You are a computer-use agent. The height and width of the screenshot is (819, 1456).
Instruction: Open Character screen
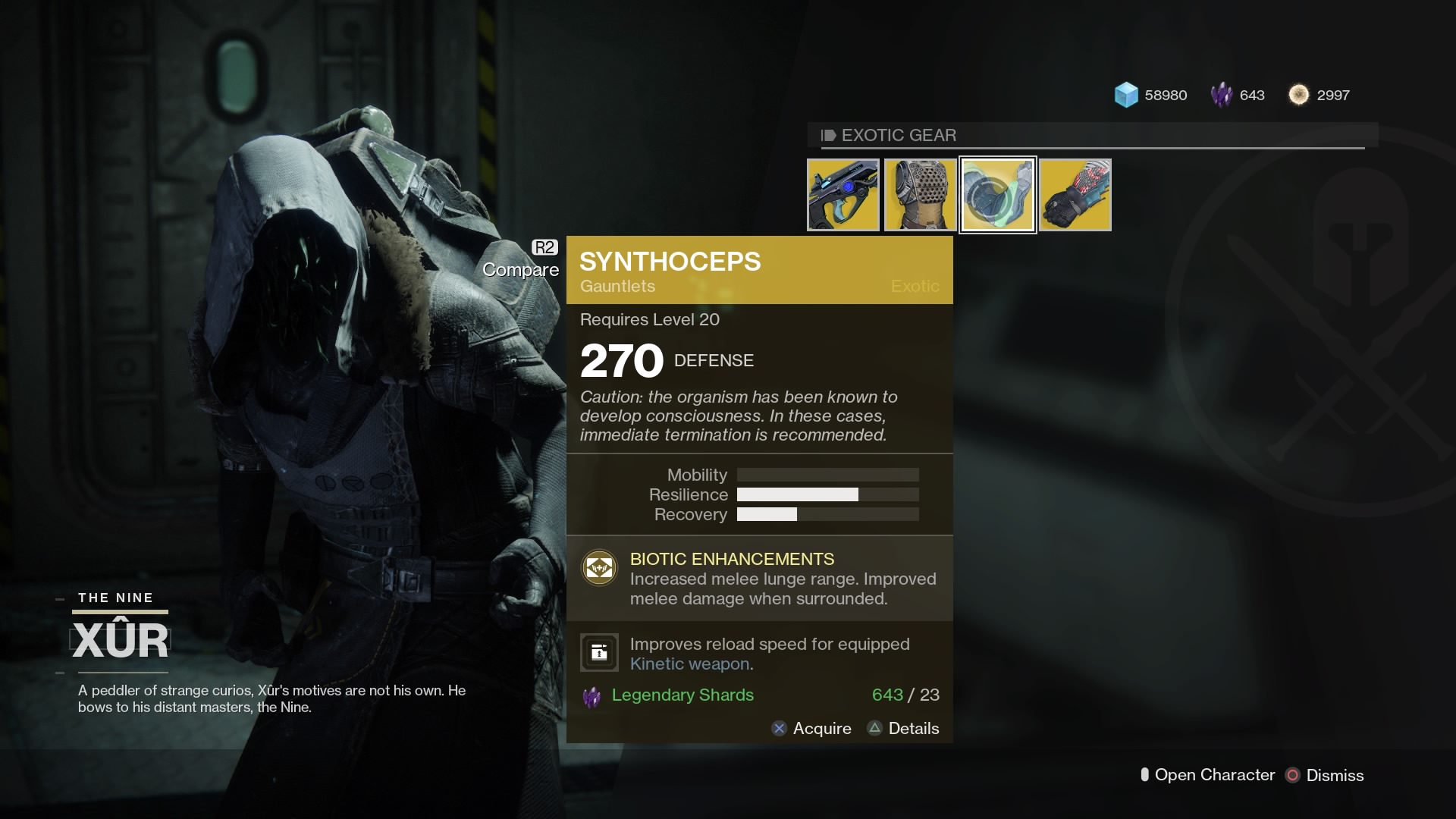pos(1212,775)
